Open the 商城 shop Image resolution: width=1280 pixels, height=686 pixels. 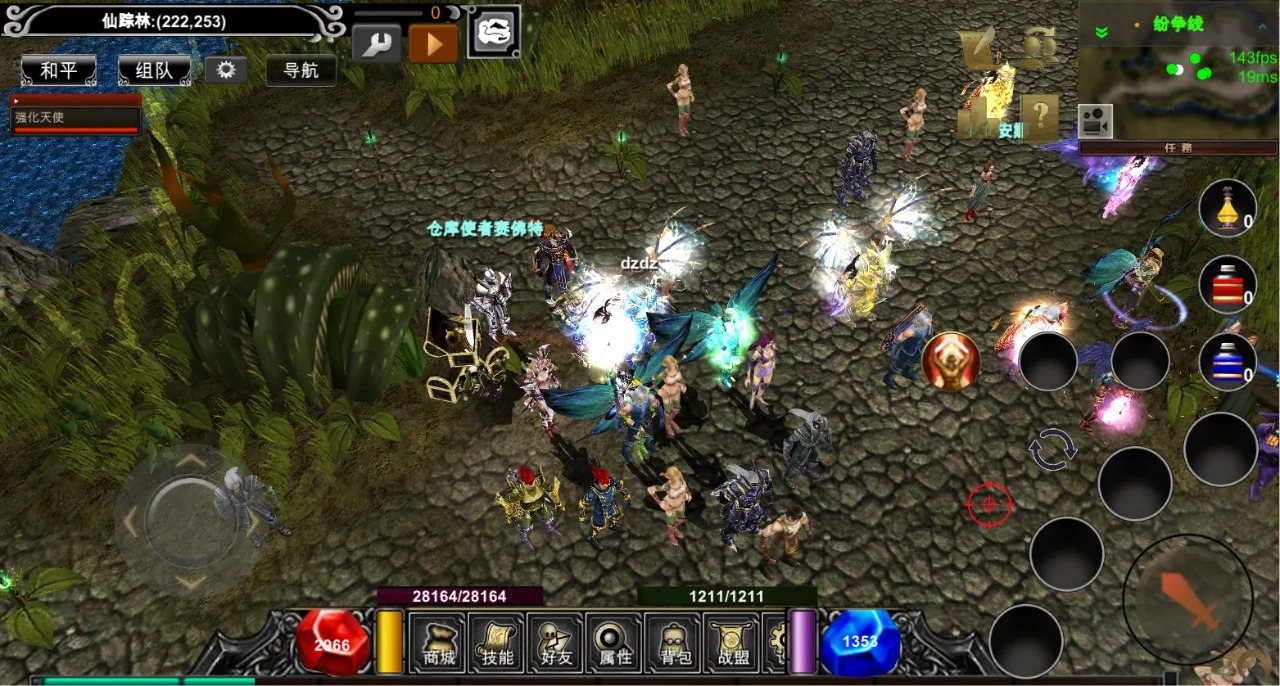(x=438, y=645)
